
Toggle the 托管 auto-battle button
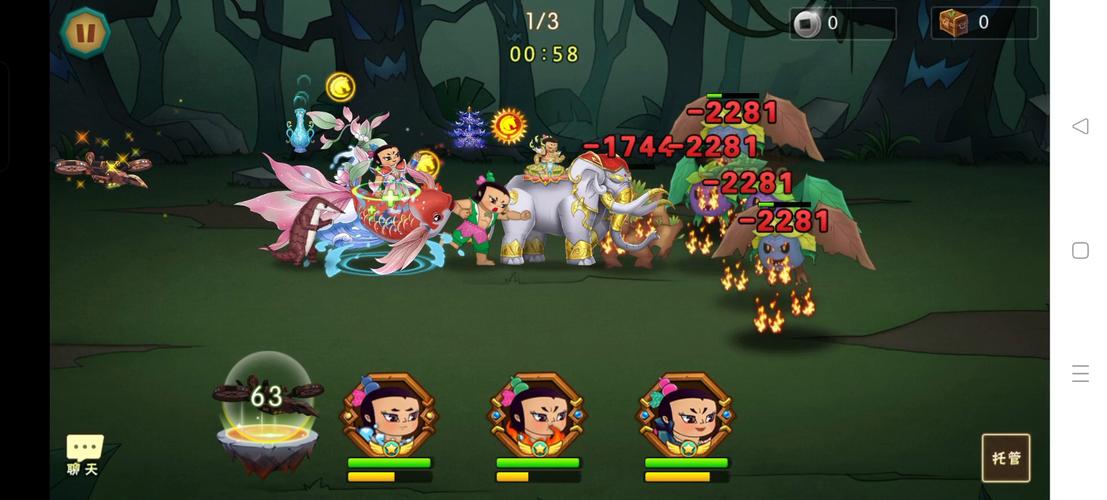tap(1006, 458)
